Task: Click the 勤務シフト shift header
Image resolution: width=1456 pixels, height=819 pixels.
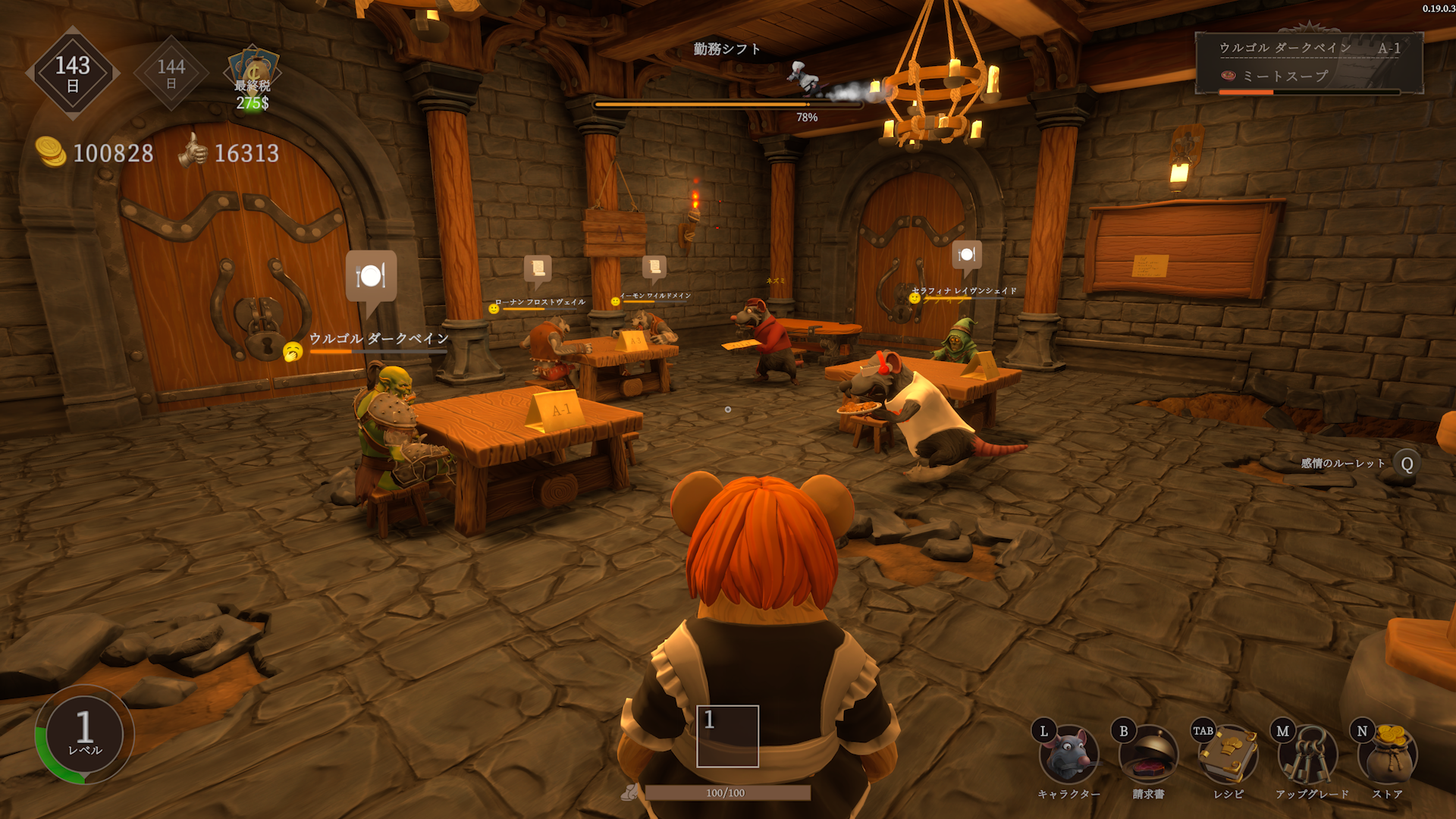Action: 726,50
